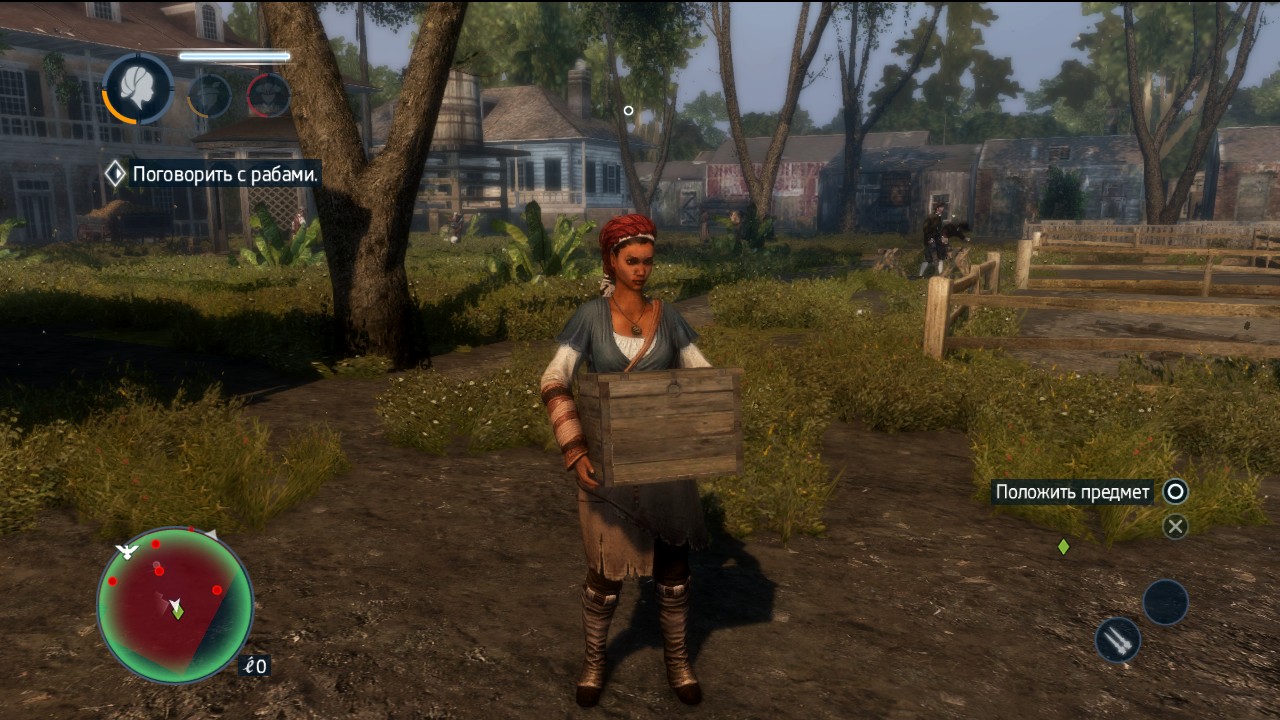This screenshot has width=1280, height=720.
Task: Click the objective tracker "Поговорить с рабами"
Action: pos(226,174)
